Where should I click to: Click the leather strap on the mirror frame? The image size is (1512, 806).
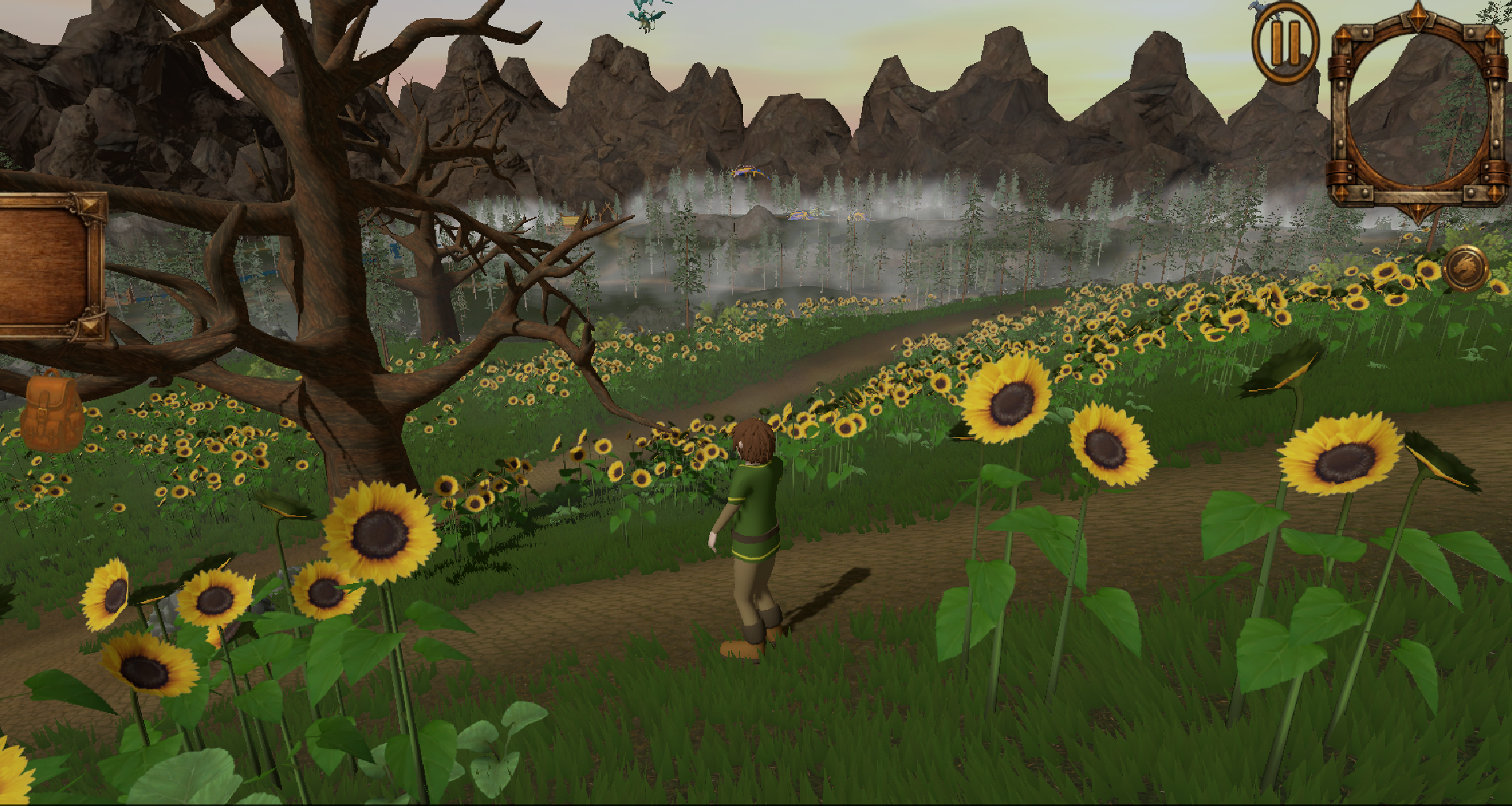(x=1339, y=67)
